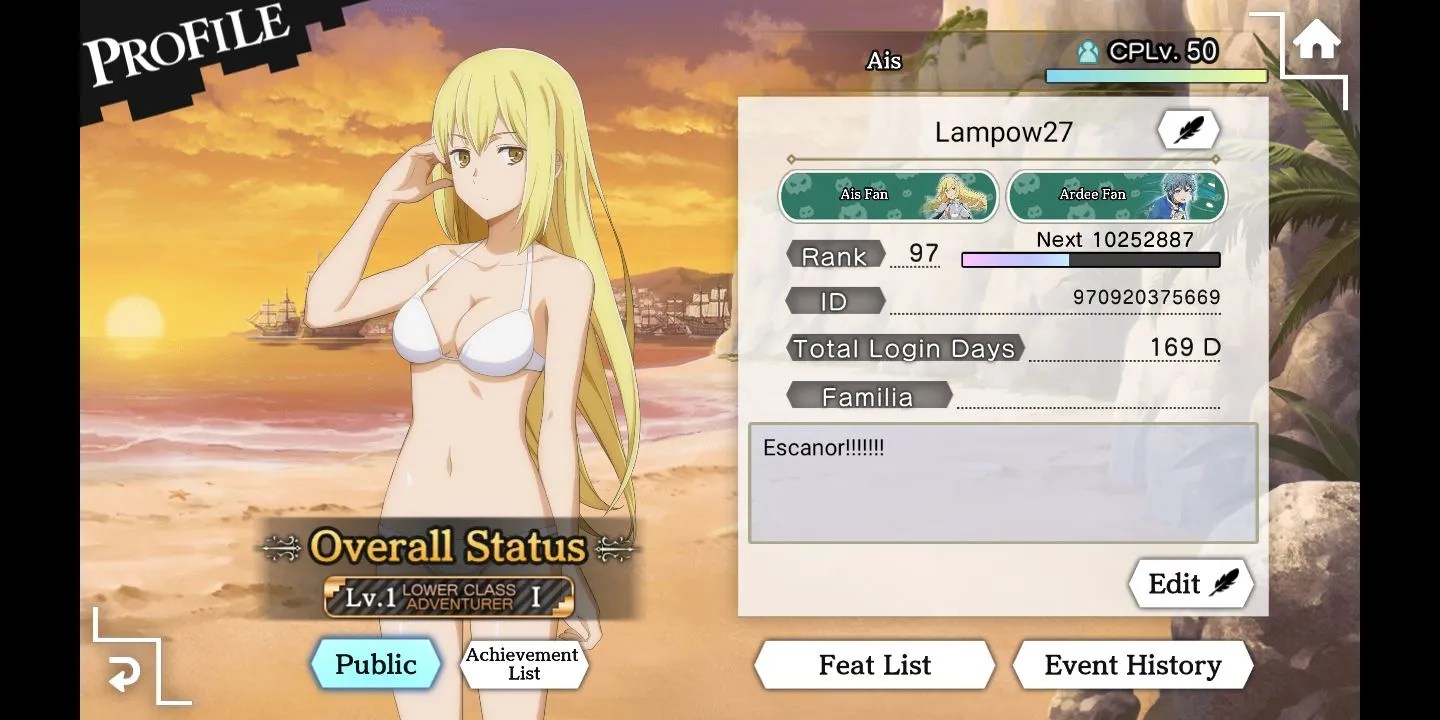This screenshot has height=720, width=1440.
Task: Select the Ais Fan title badge
Action: tap(888, 195)
